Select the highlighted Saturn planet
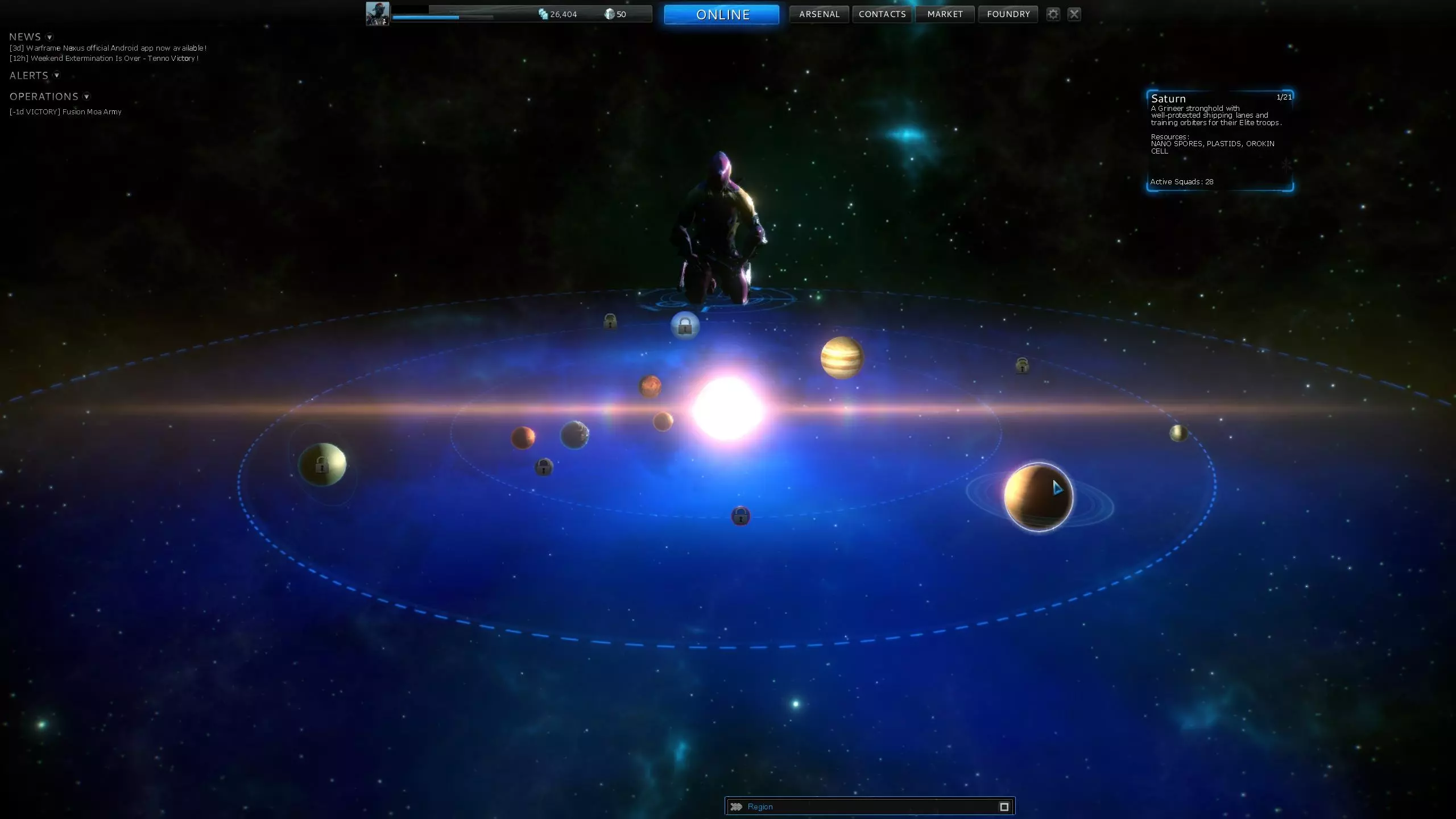 1038,497
